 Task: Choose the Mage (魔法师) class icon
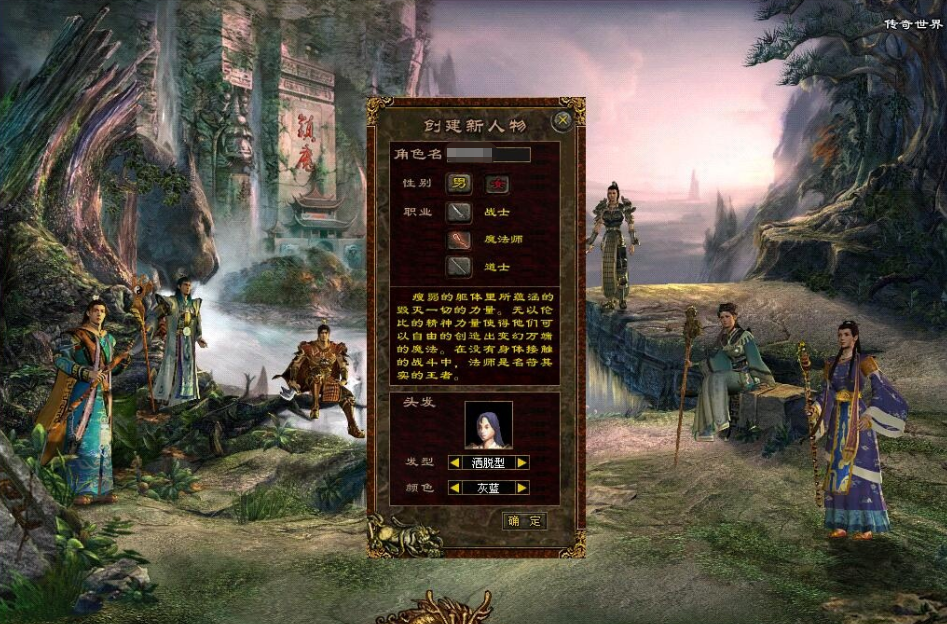[x=458, y=240]
